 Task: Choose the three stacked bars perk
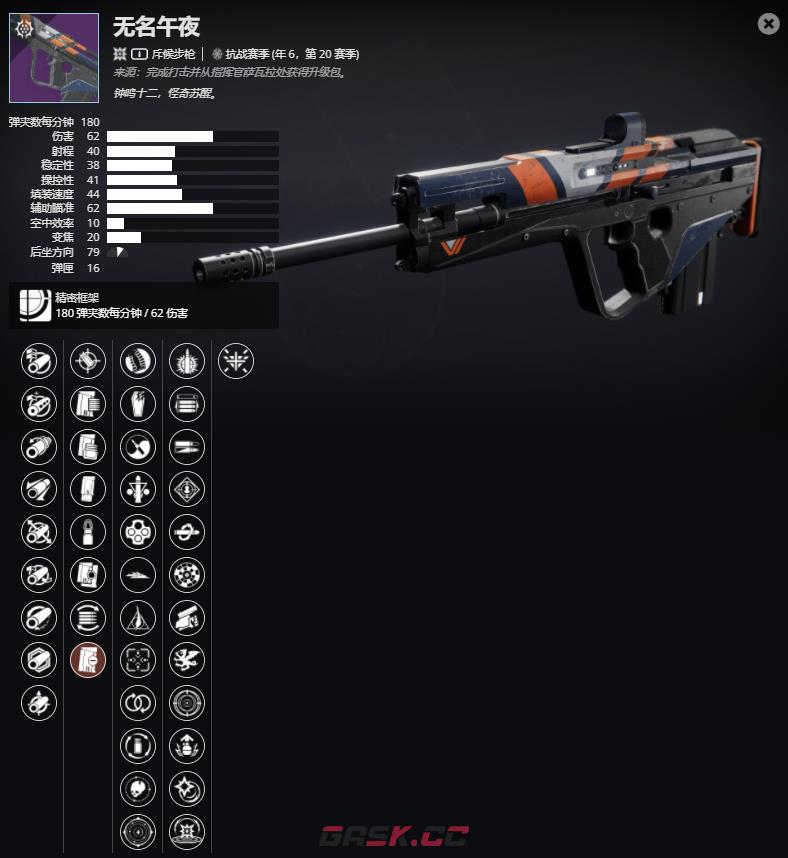click(187, 403)
